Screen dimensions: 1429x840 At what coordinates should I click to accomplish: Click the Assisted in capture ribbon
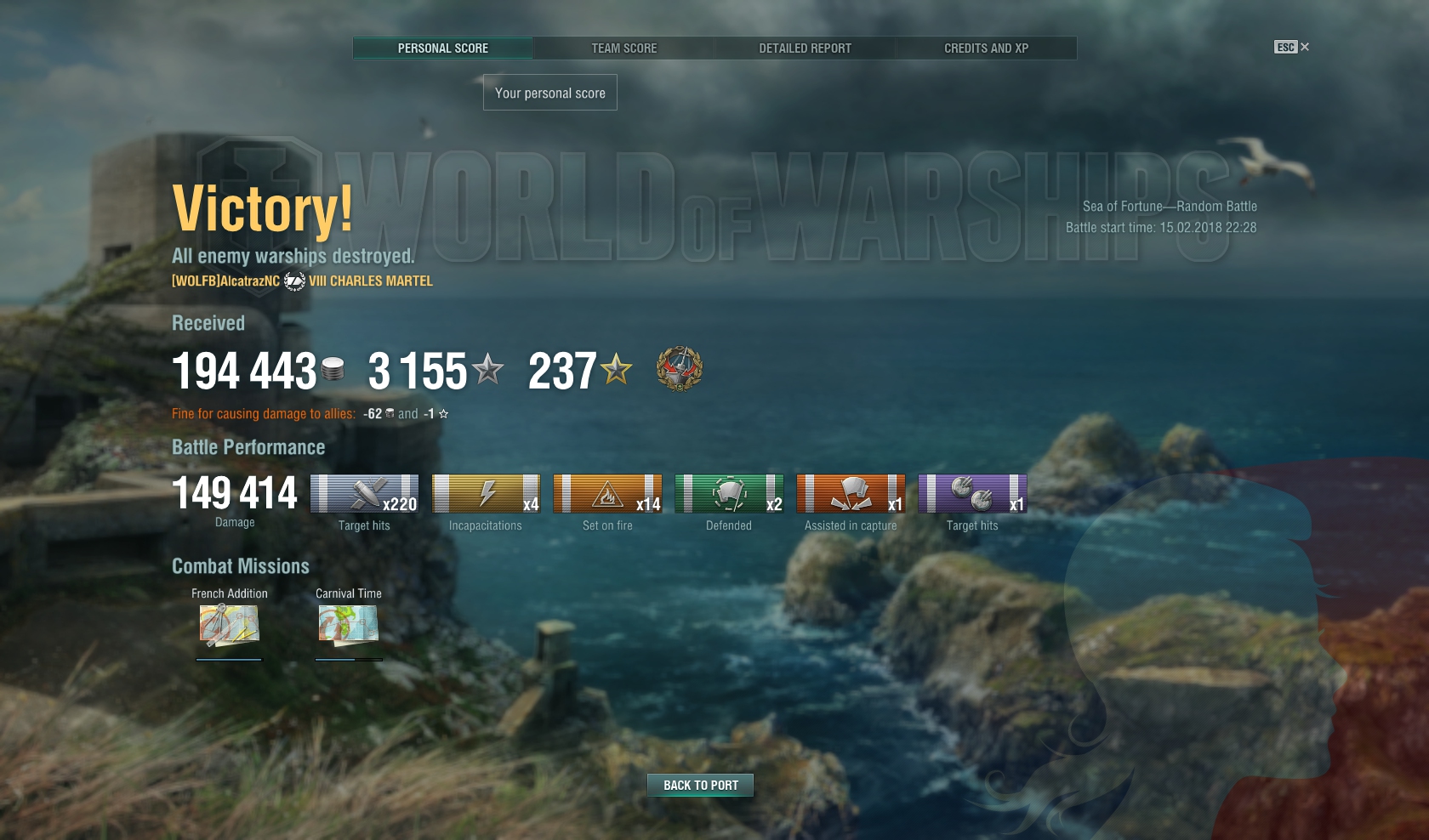[851, 494]
